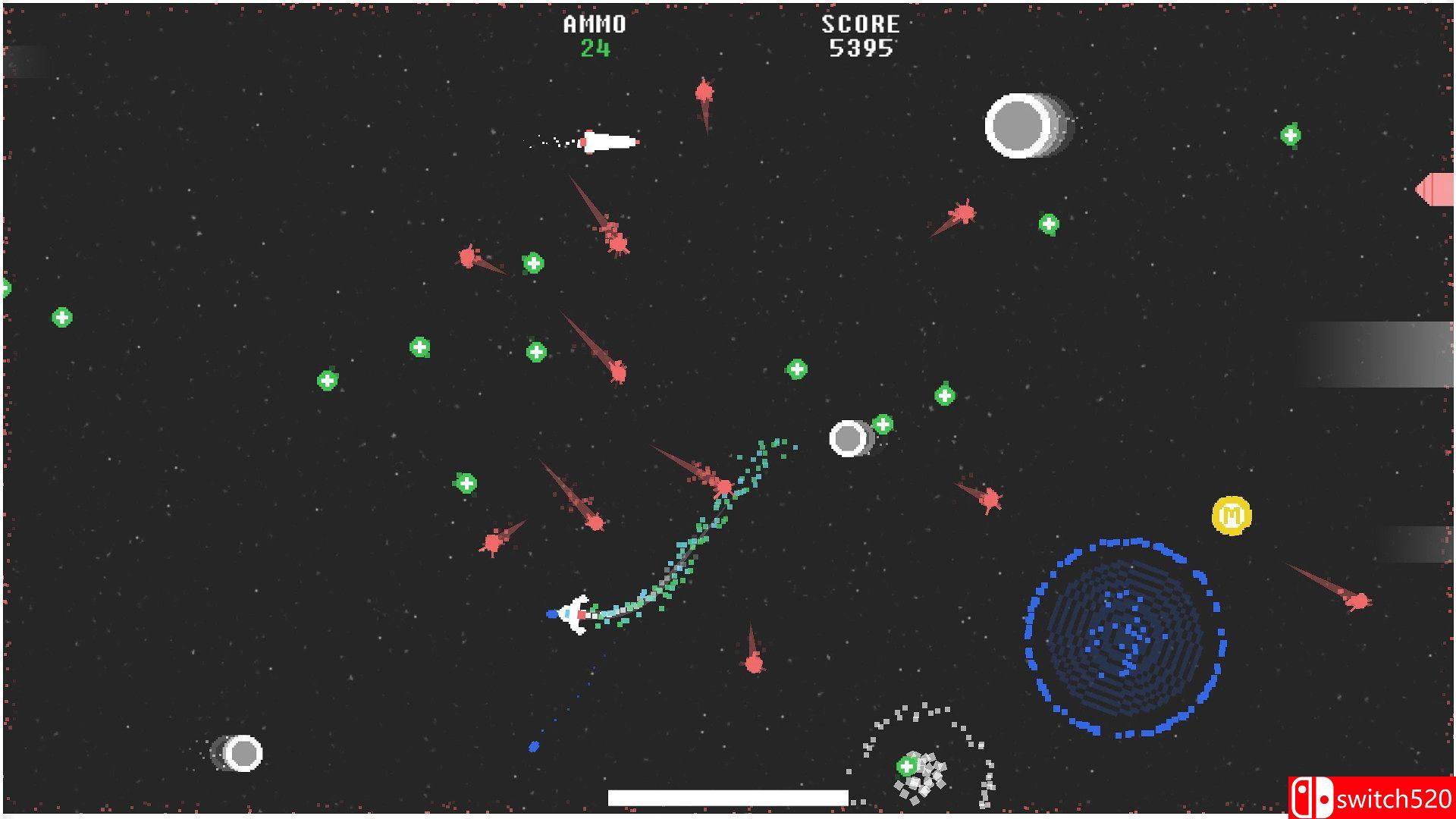Image resolution: width=1456 pixels, height=819 pixels.
Task: Click the white moon near the screen center
Action: pos(849,438)
